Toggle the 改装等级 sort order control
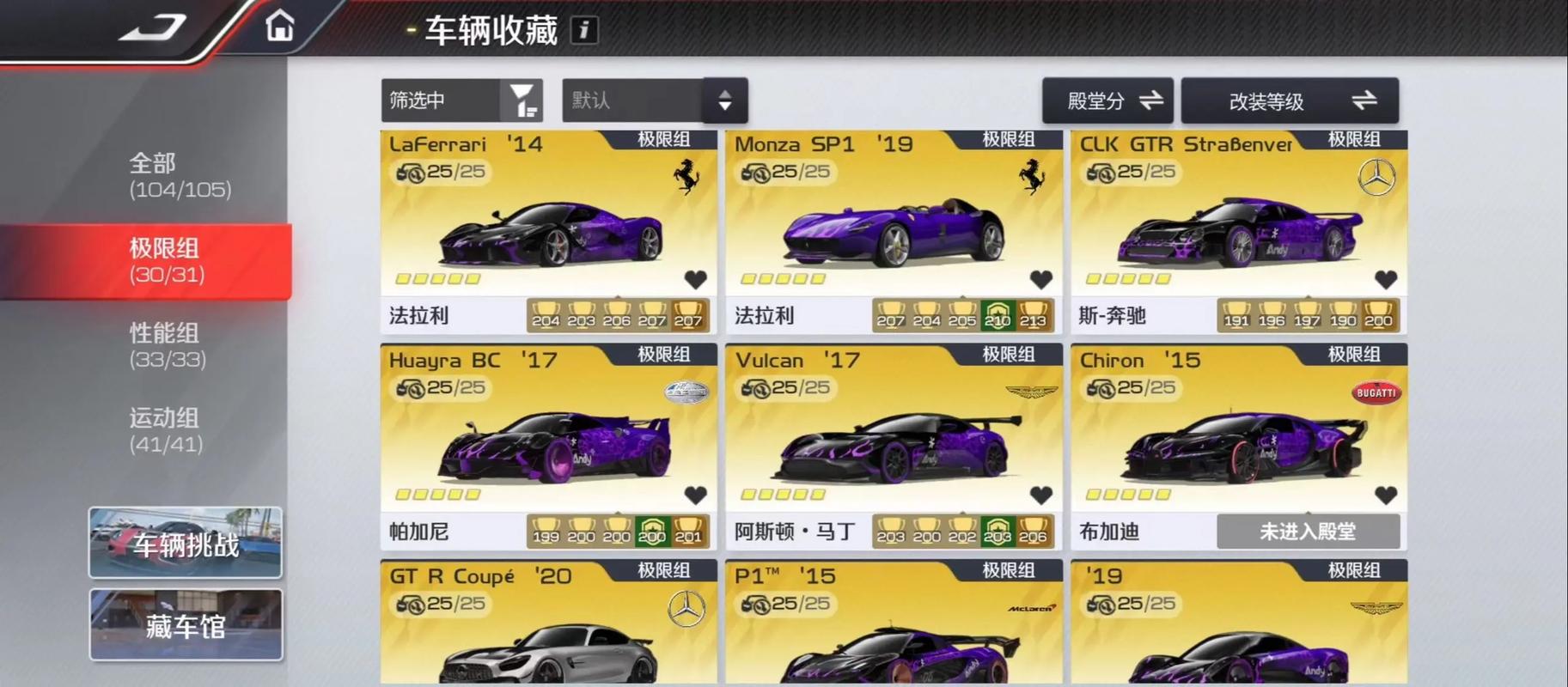This screenshot has width=1568, height=687. [x=1290, y=100]
